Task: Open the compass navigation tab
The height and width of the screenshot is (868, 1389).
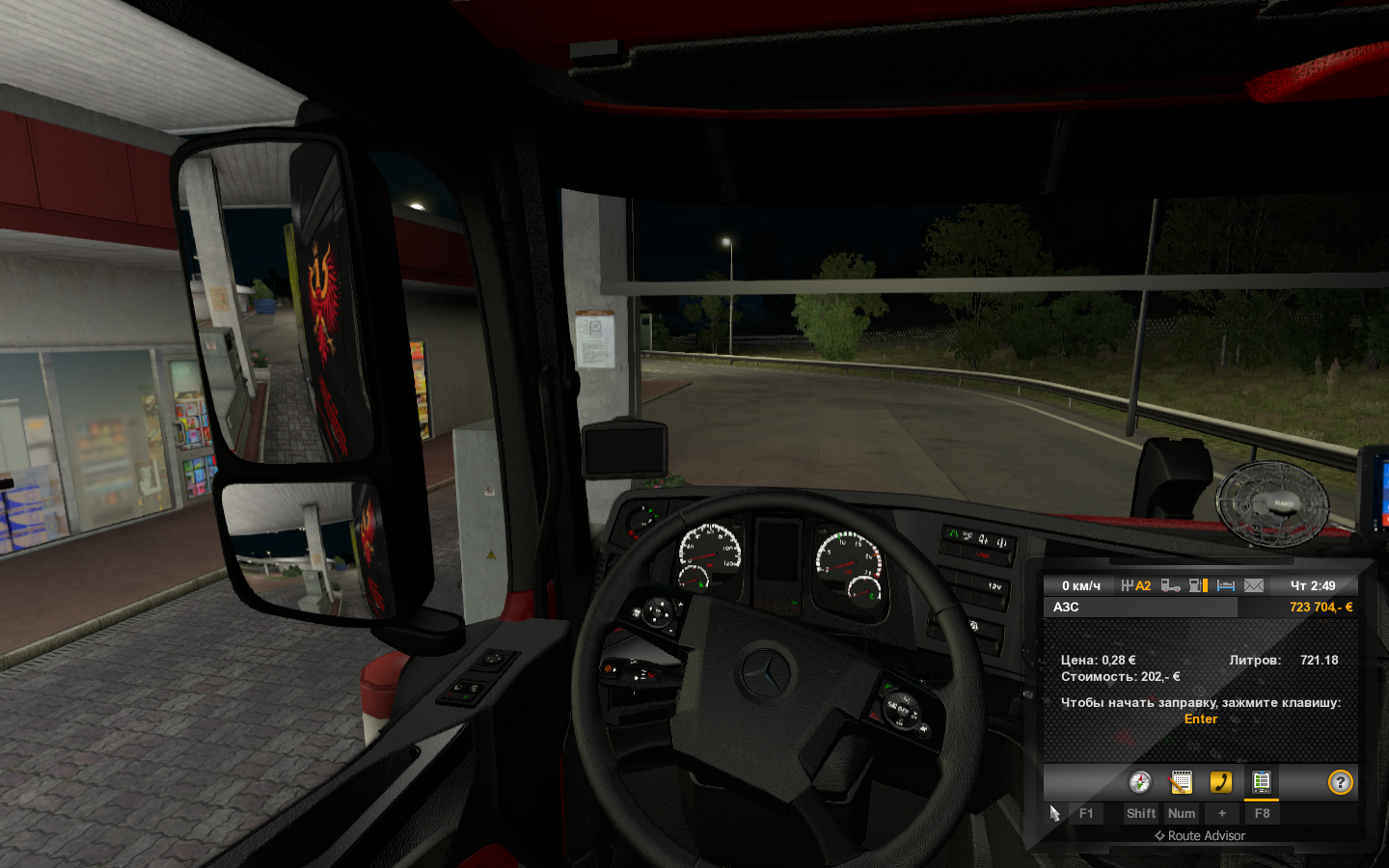Action: tap(1140, 782)
